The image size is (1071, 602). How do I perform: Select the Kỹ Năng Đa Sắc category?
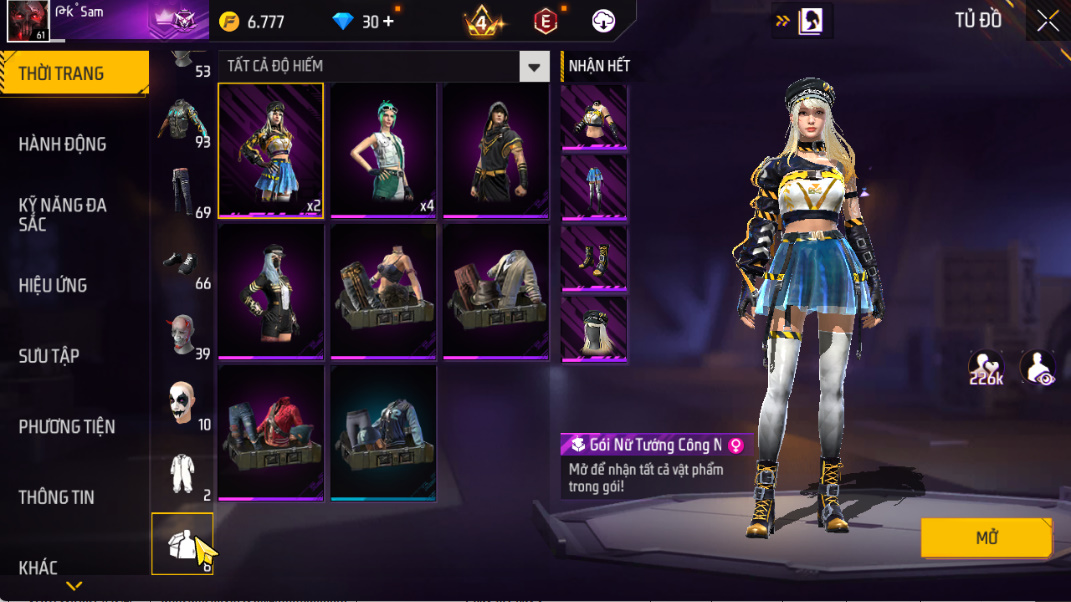[63, 214]
